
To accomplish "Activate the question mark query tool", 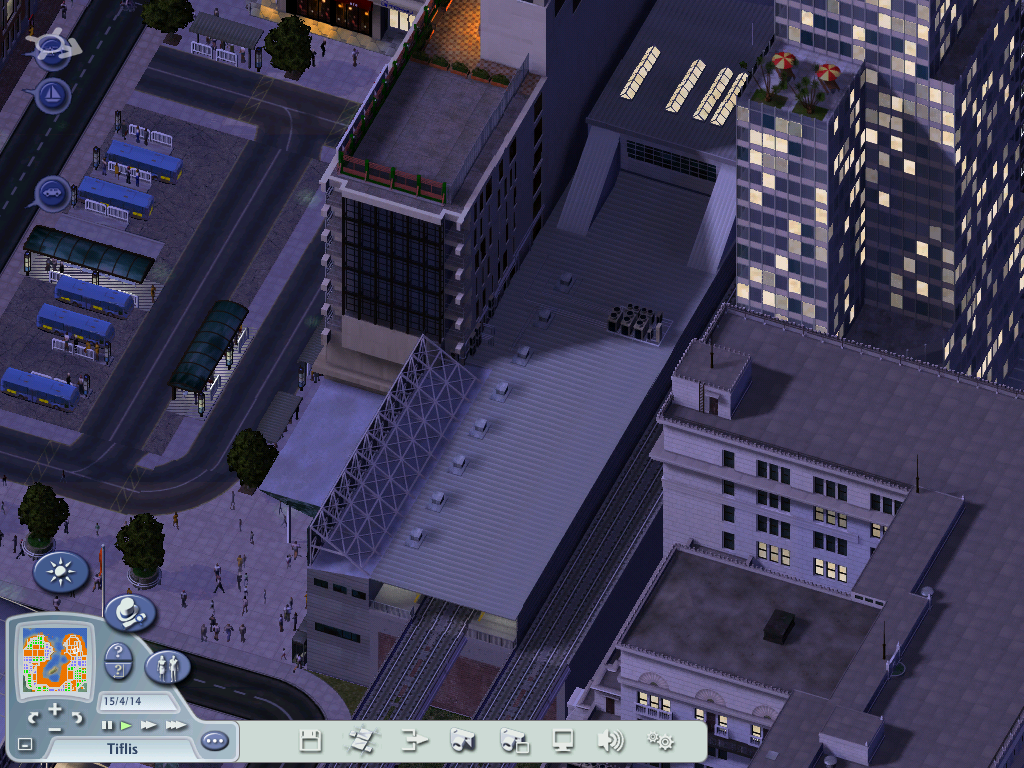I will 119,652.
